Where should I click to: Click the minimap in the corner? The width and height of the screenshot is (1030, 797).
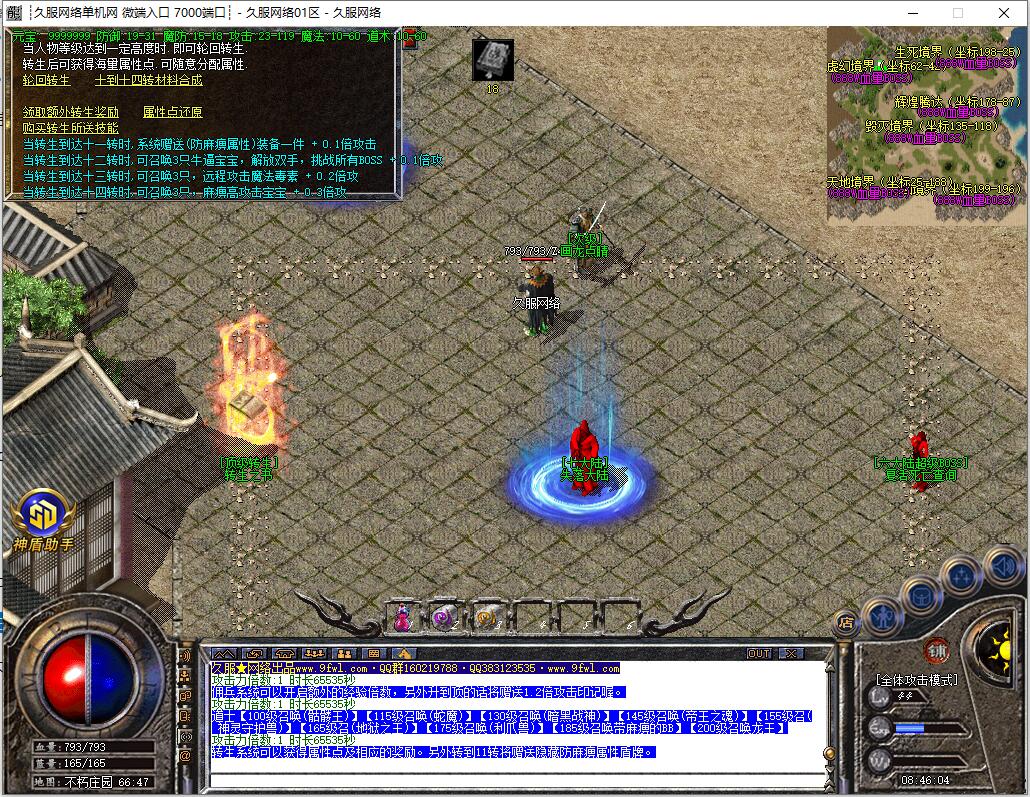click(x=925, y=124)
